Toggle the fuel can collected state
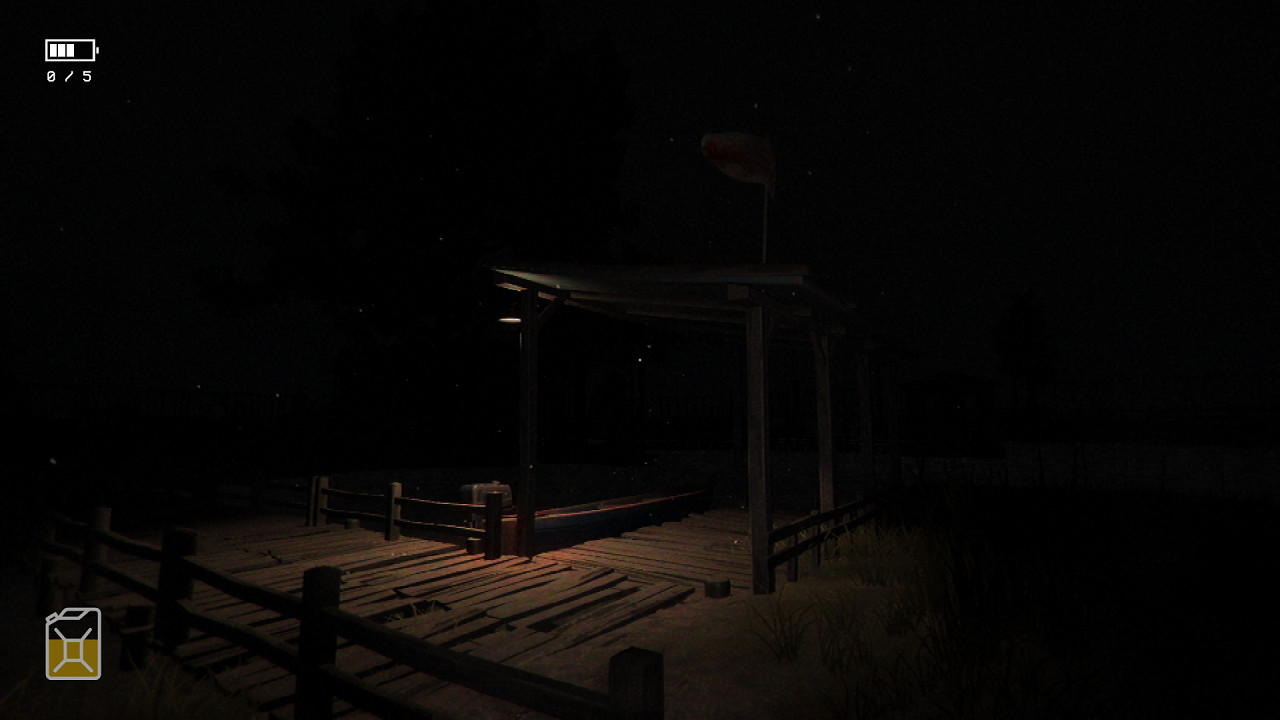1280x720 pixels. click(x=71, y=643)
